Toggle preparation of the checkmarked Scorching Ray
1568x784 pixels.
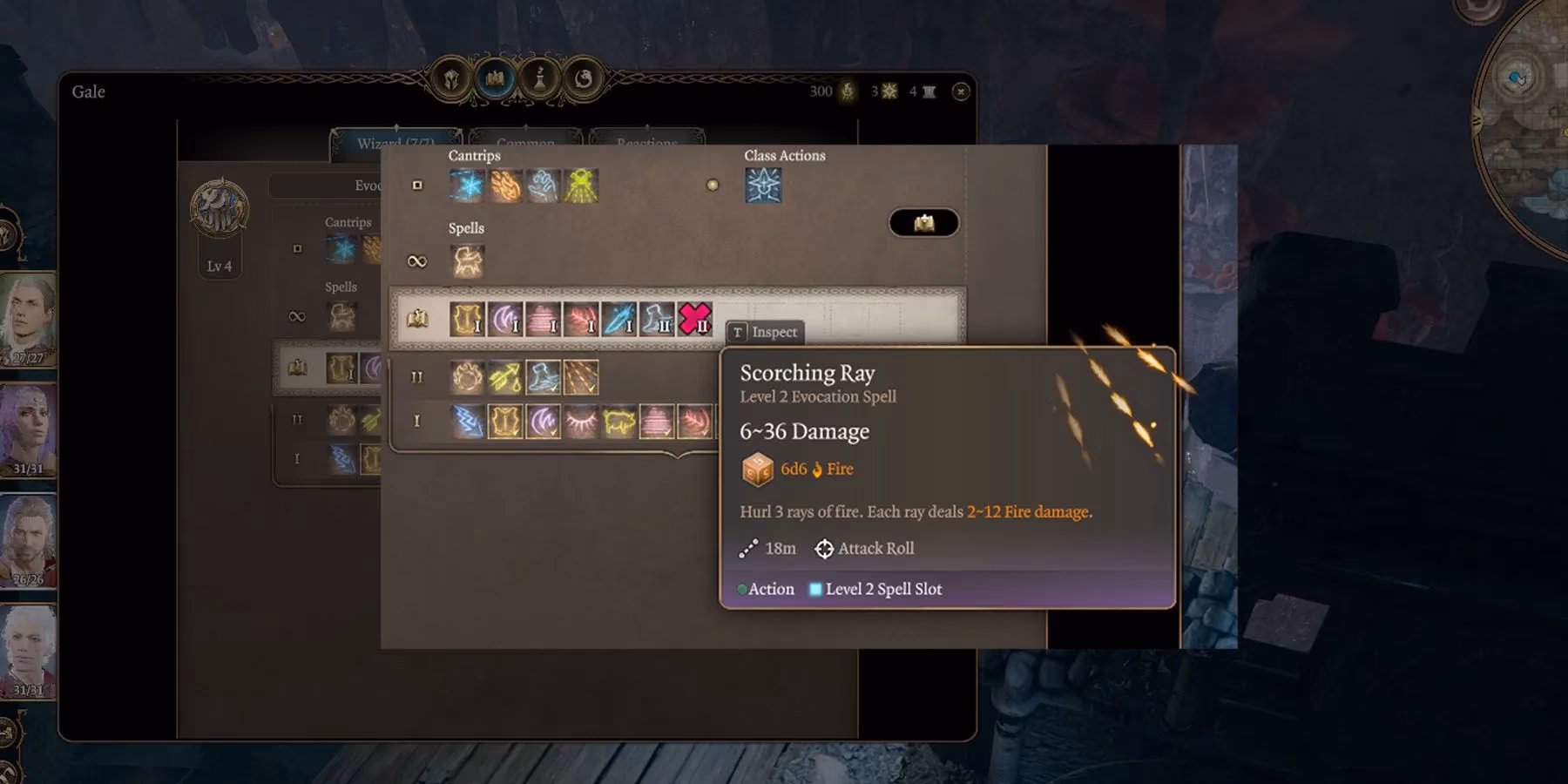581,376
